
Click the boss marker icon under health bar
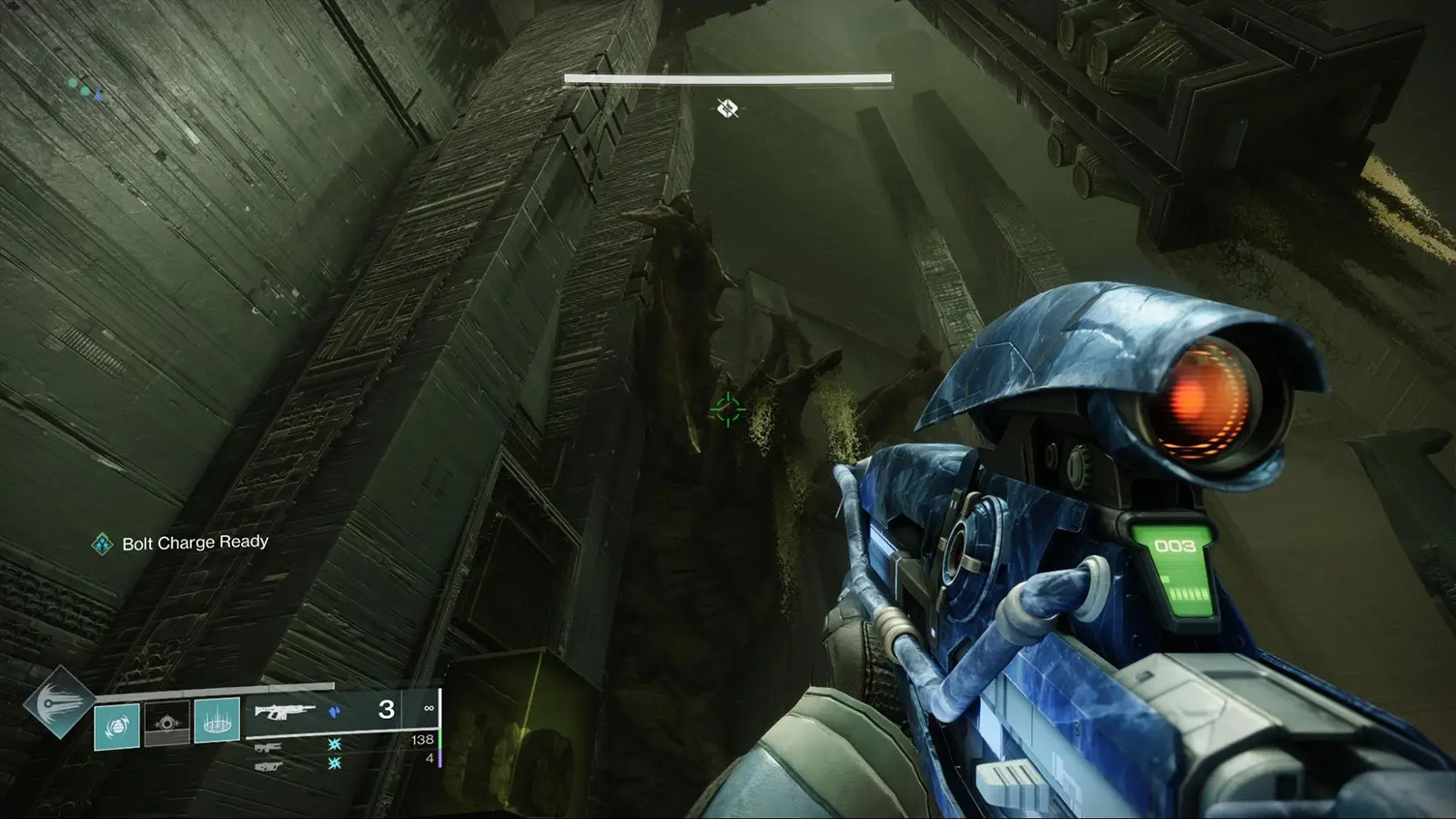[726, 109]
